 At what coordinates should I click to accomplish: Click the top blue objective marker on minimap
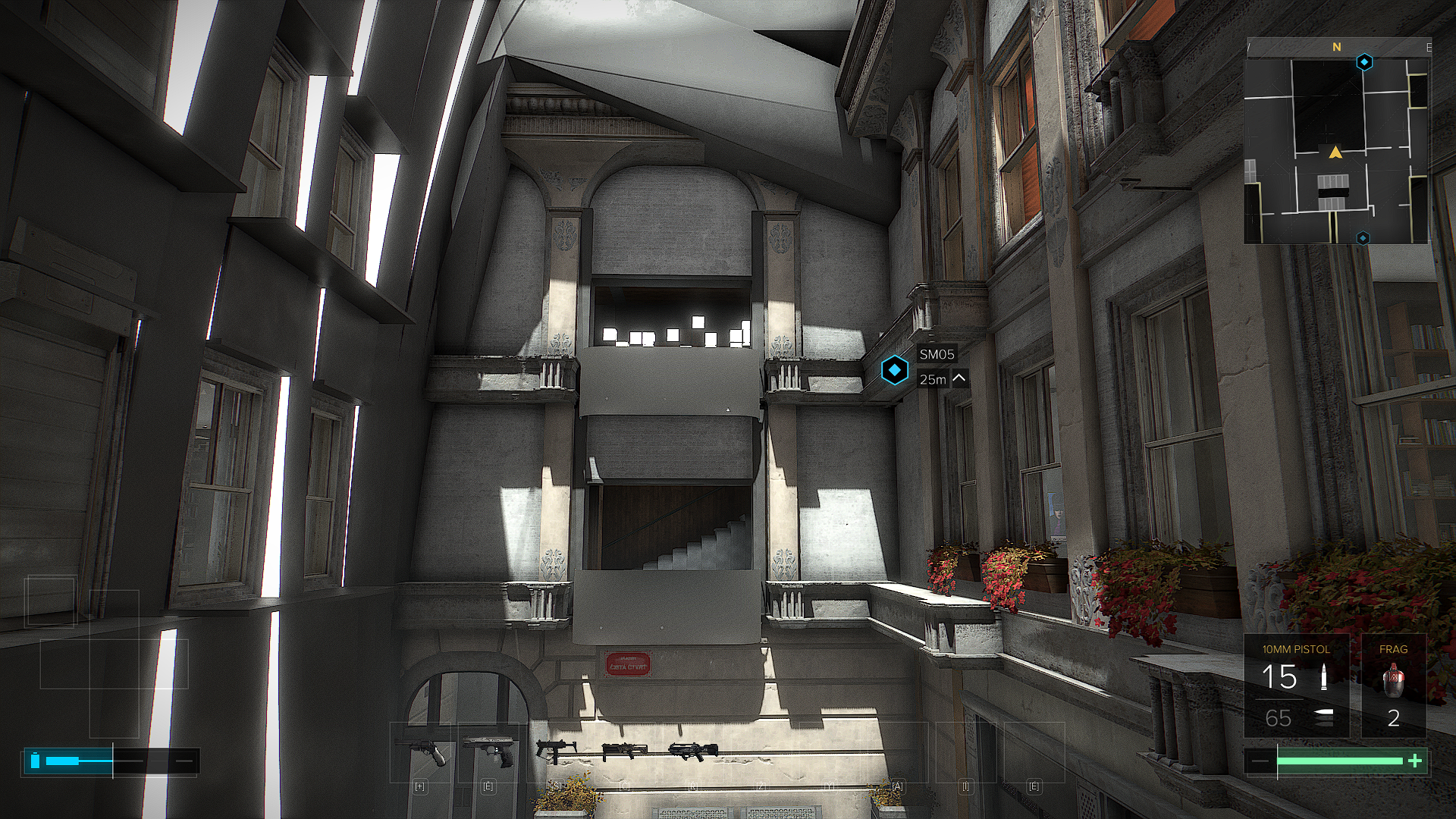pos(1364,62)
